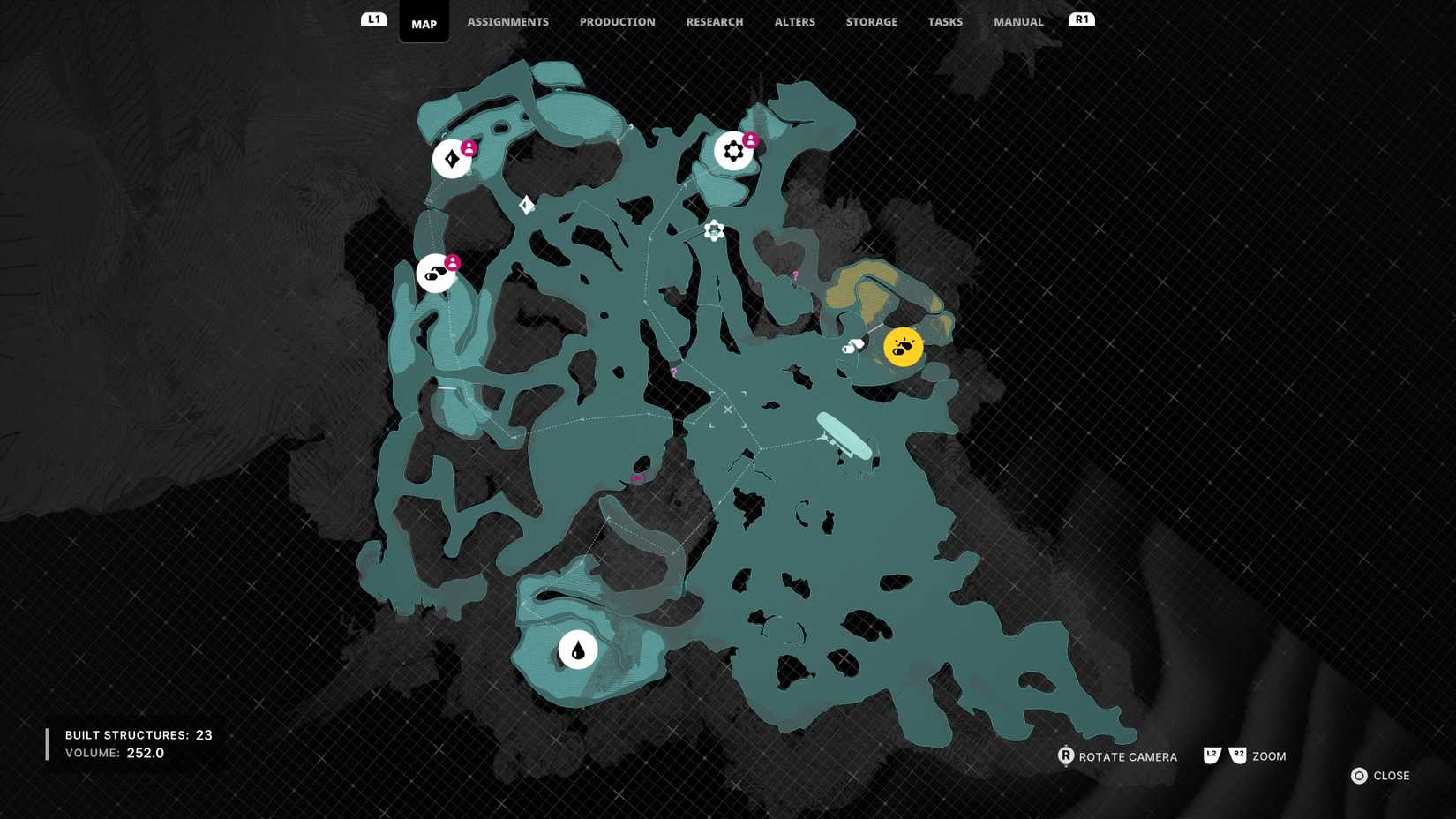Click the pink question mark marker near map center
The width and height of the screenshot is (1456, 819).
point(672,374)
